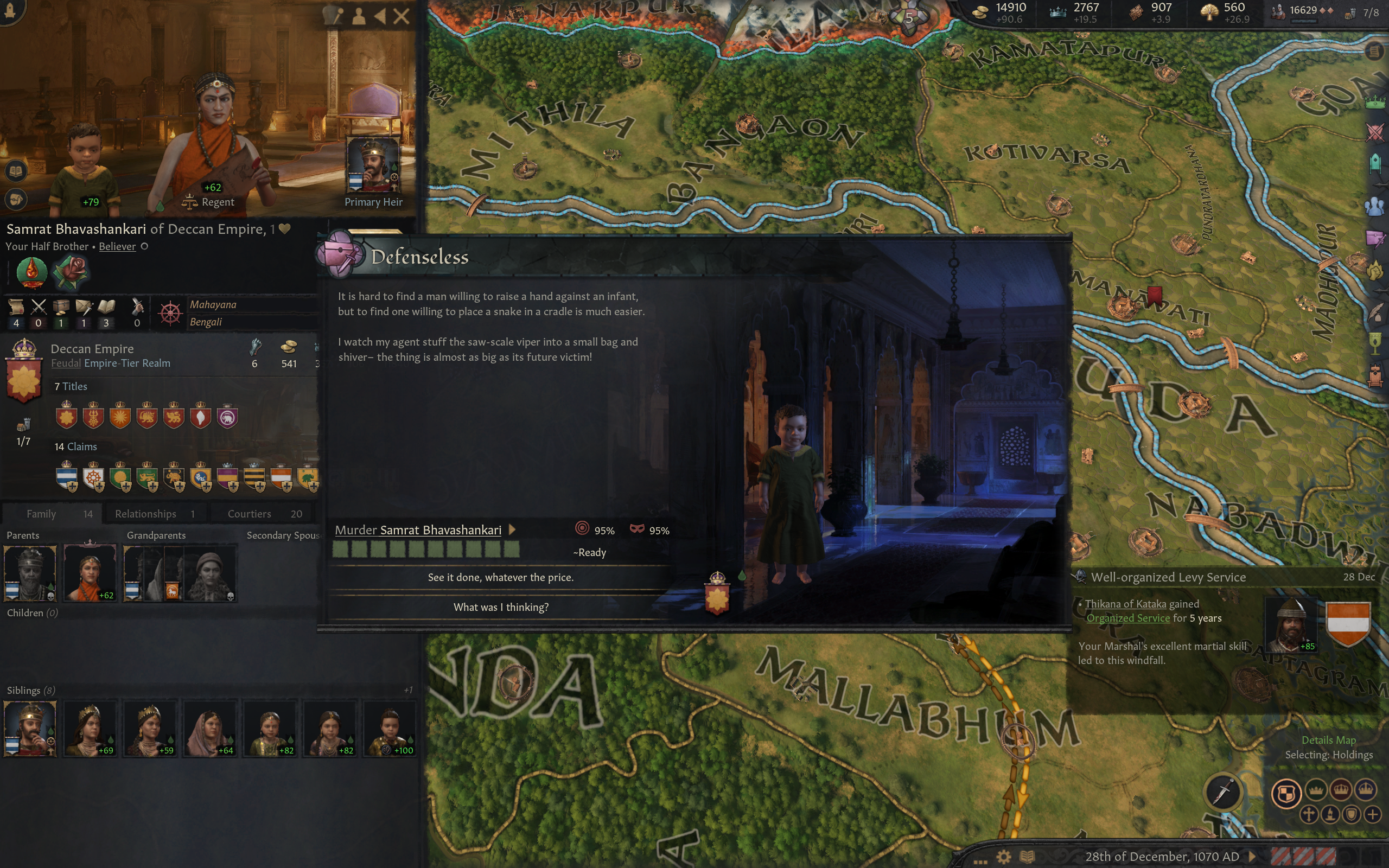Choose "See it done, whatever the price."
This screenshot has width=1389, height=868.
click(x=500, y=578)
